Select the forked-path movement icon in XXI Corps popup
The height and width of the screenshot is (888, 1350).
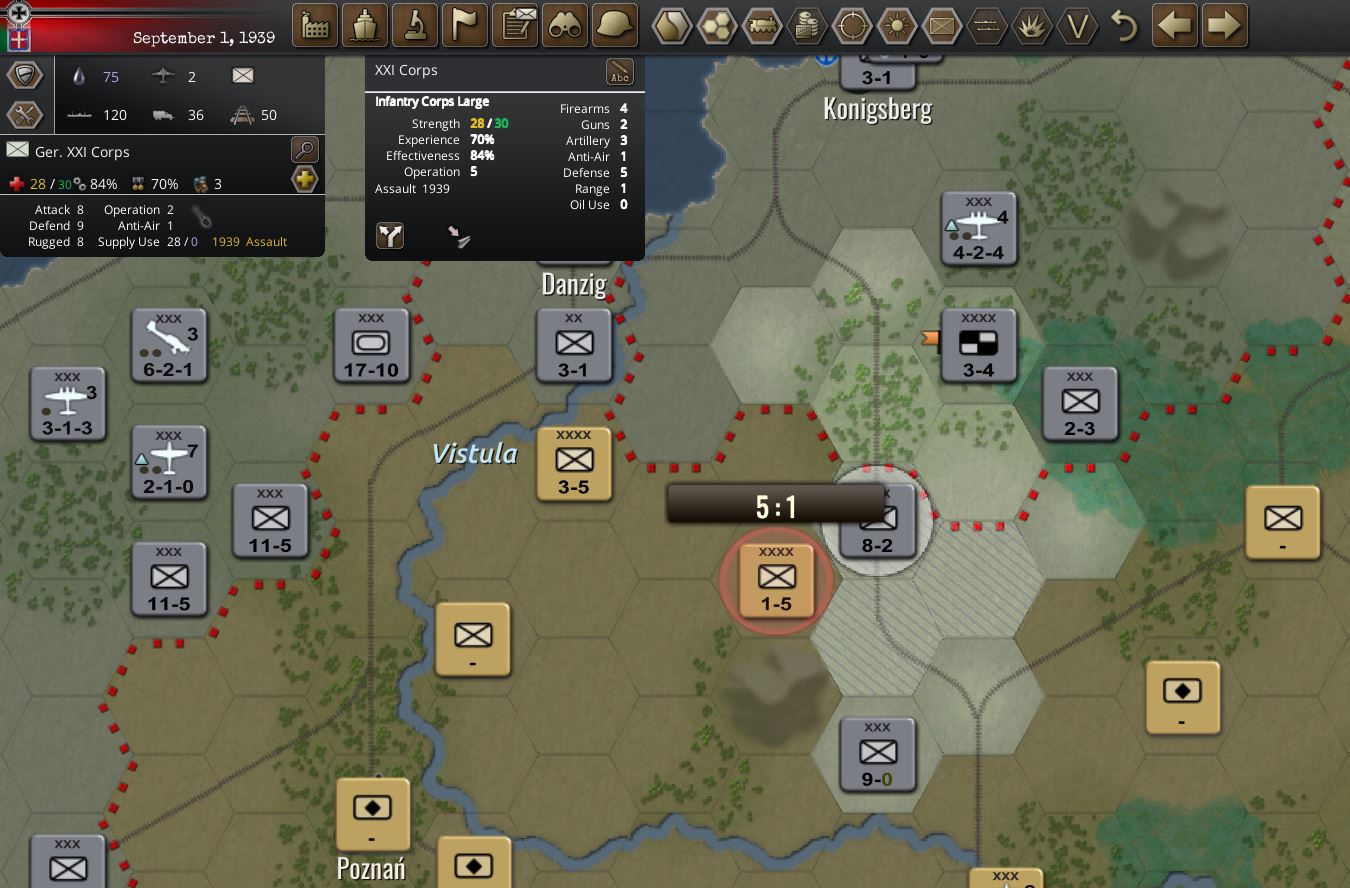(x=389, y=236)
